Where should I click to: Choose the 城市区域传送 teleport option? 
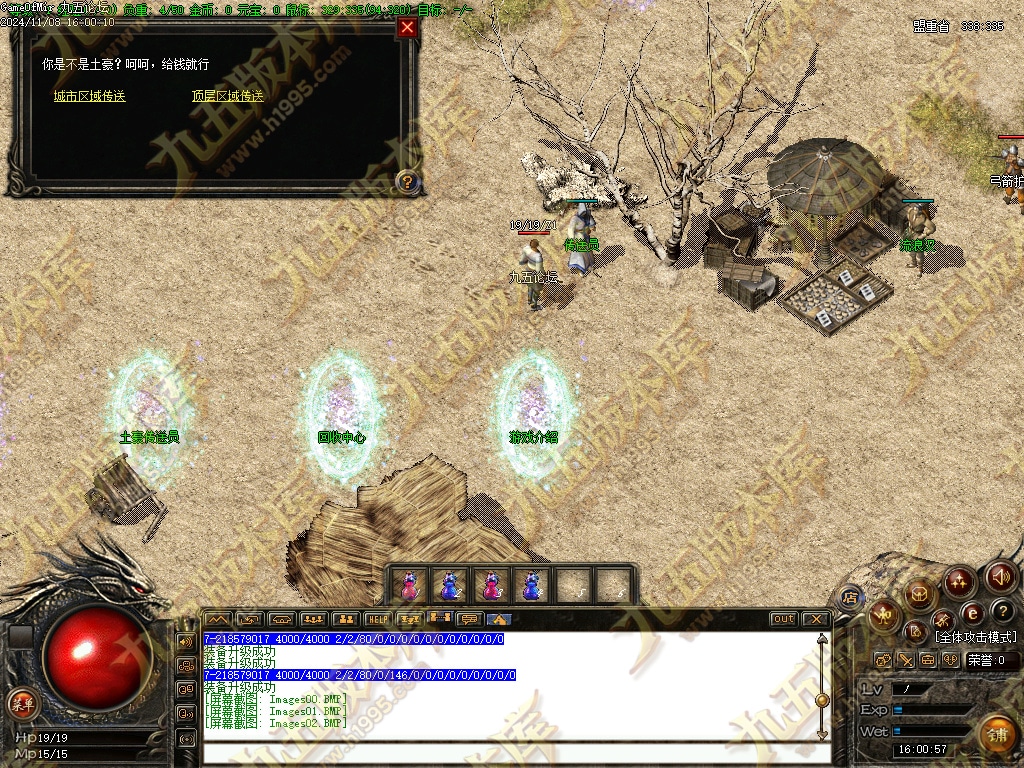[90, 96]
